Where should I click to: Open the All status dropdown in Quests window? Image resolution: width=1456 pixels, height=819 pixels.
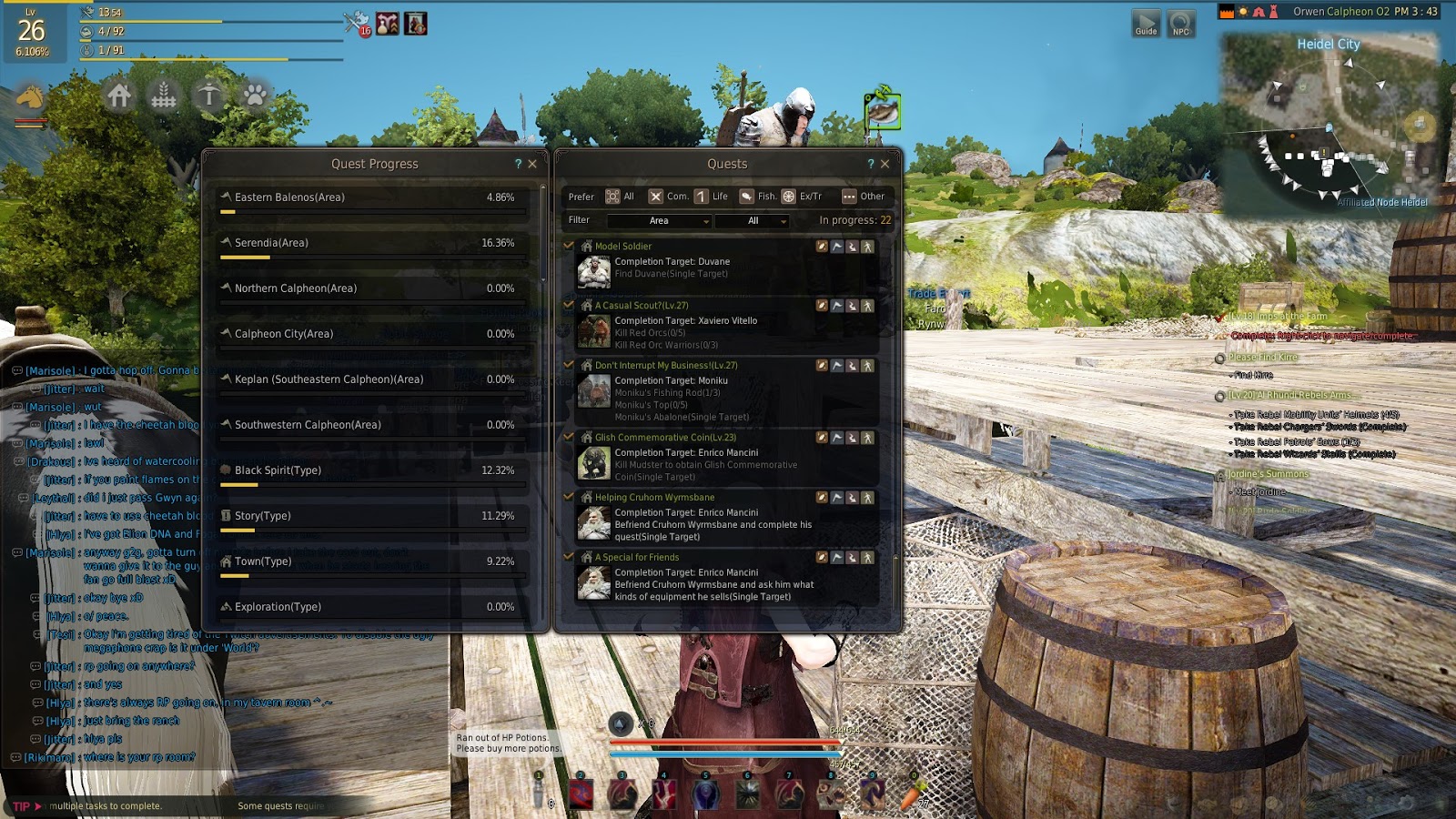click(x=753, y=220)
